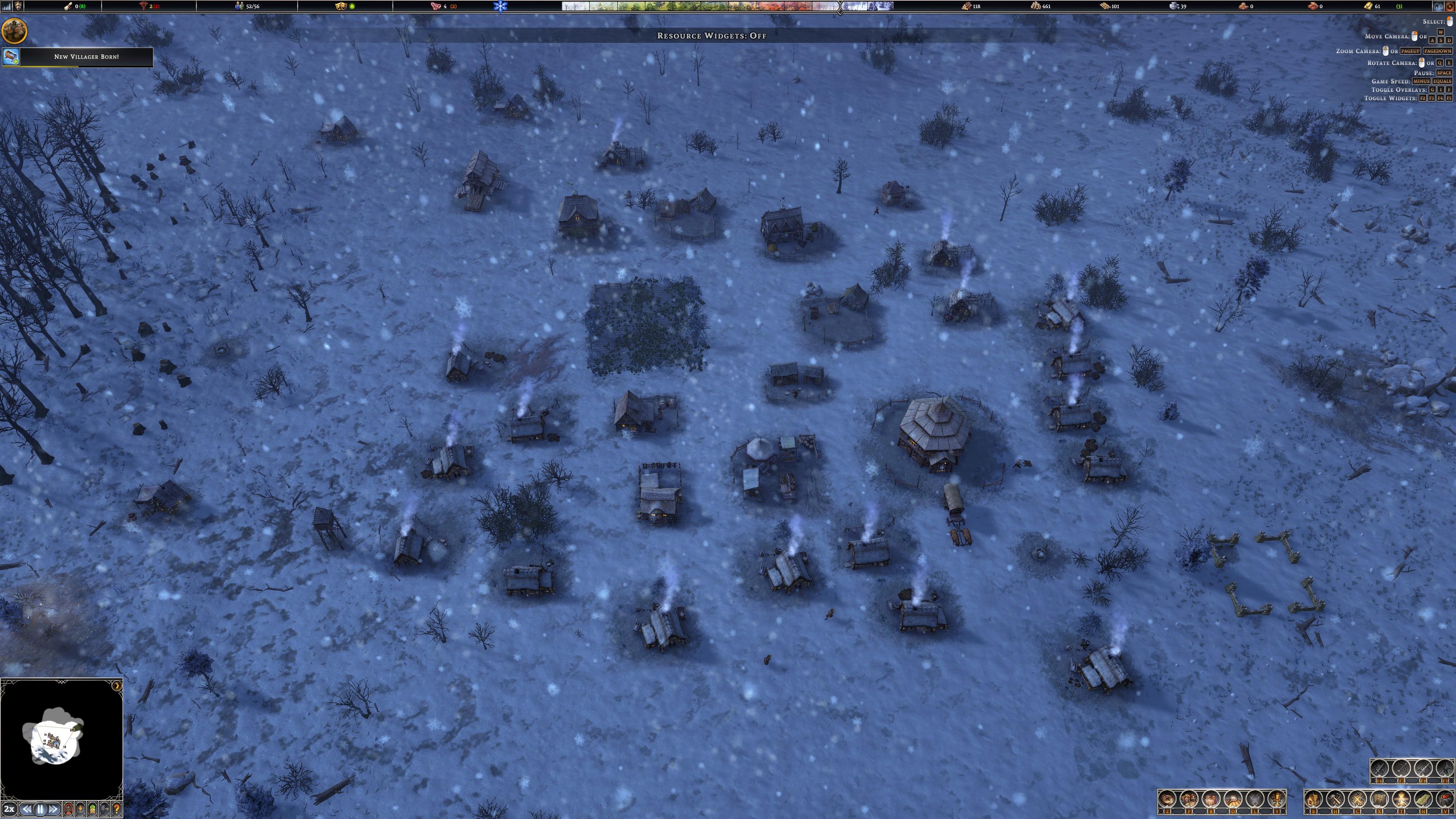
Task: Open the New Villager Born notification
Action: click(x=86, y=57)
